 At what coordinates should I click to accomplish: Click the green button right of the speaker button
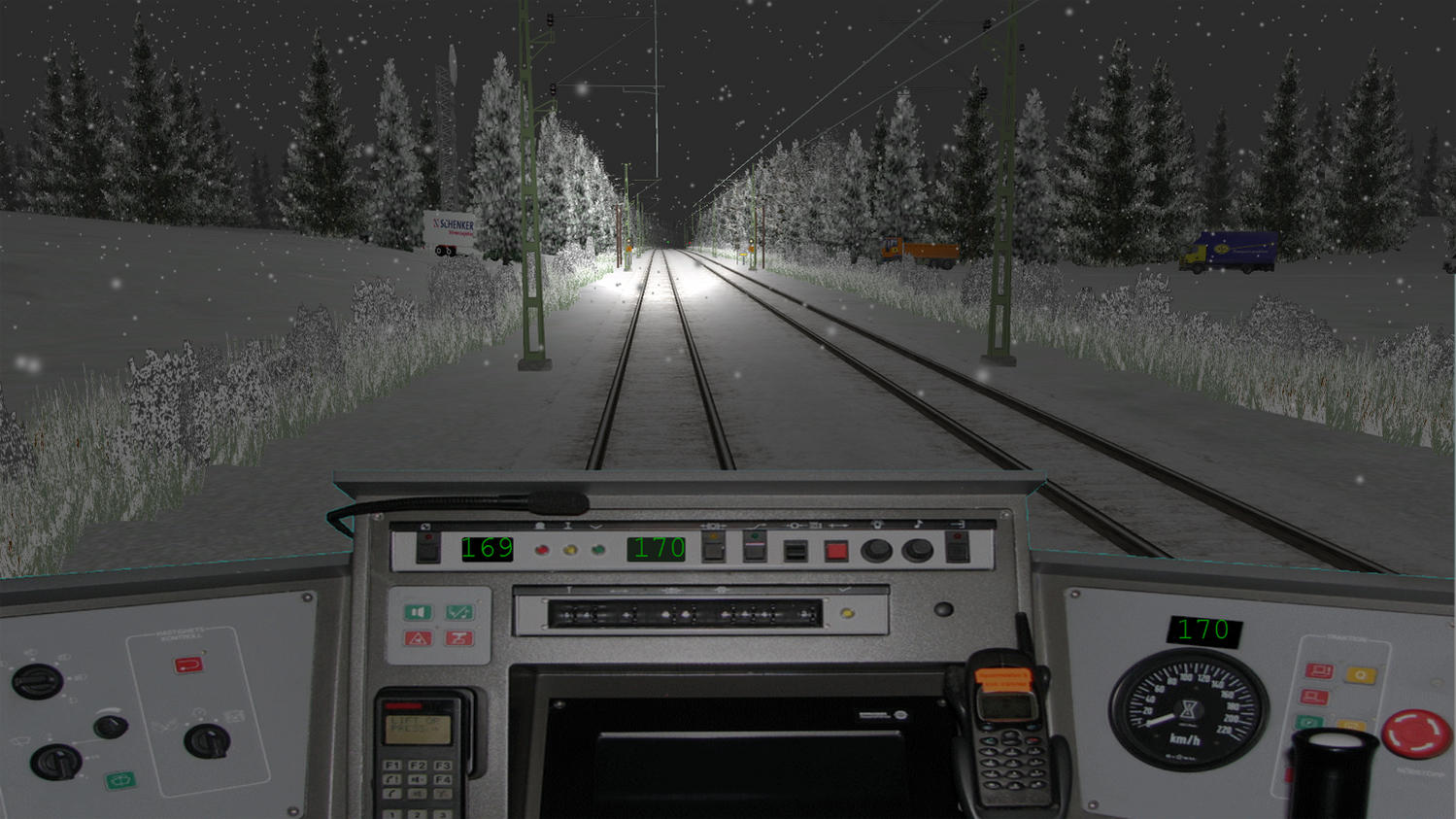pos(458,612)
